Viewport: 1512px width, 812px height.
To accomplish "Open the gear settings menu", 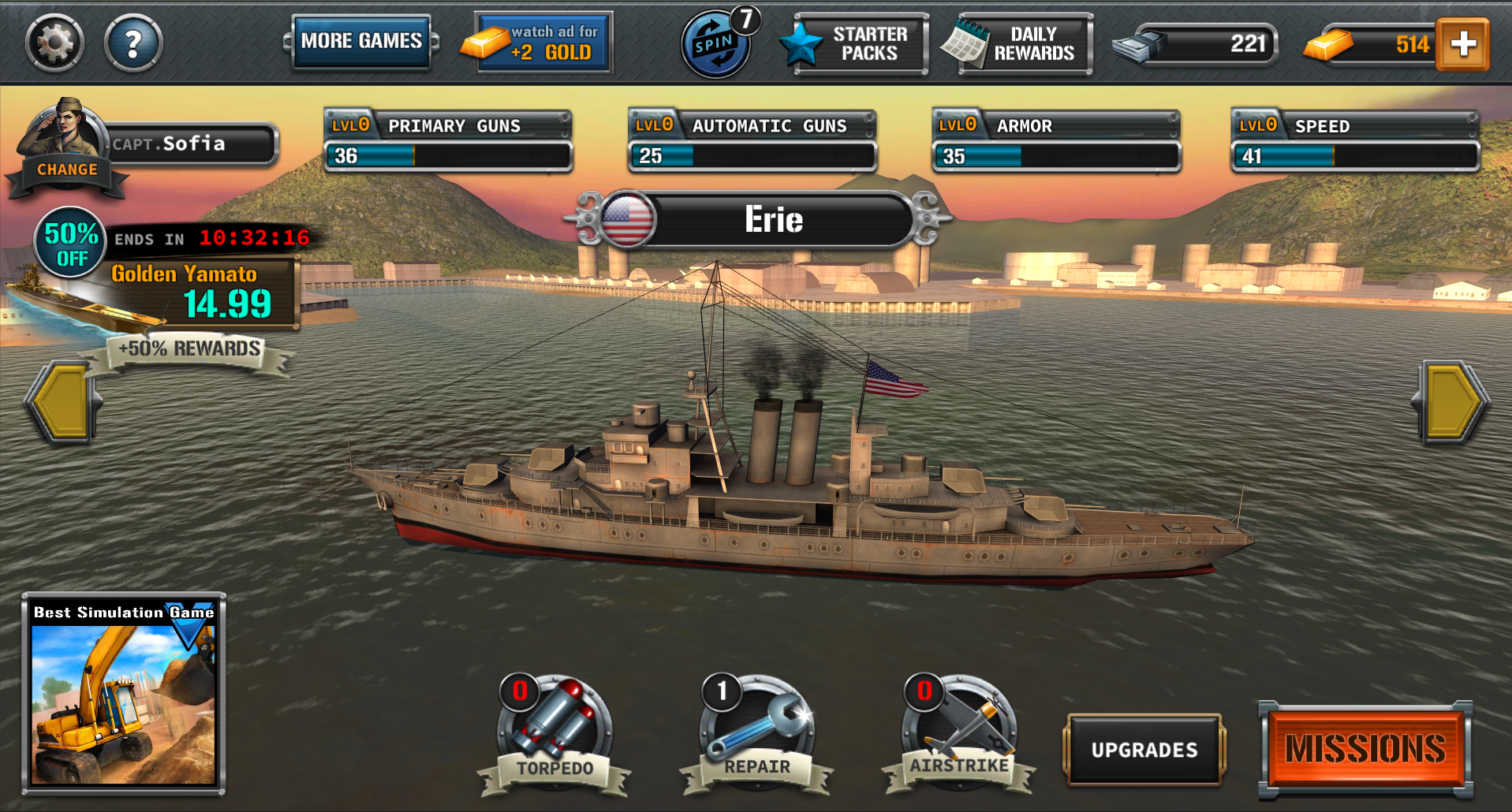I will tap(54, 43).
